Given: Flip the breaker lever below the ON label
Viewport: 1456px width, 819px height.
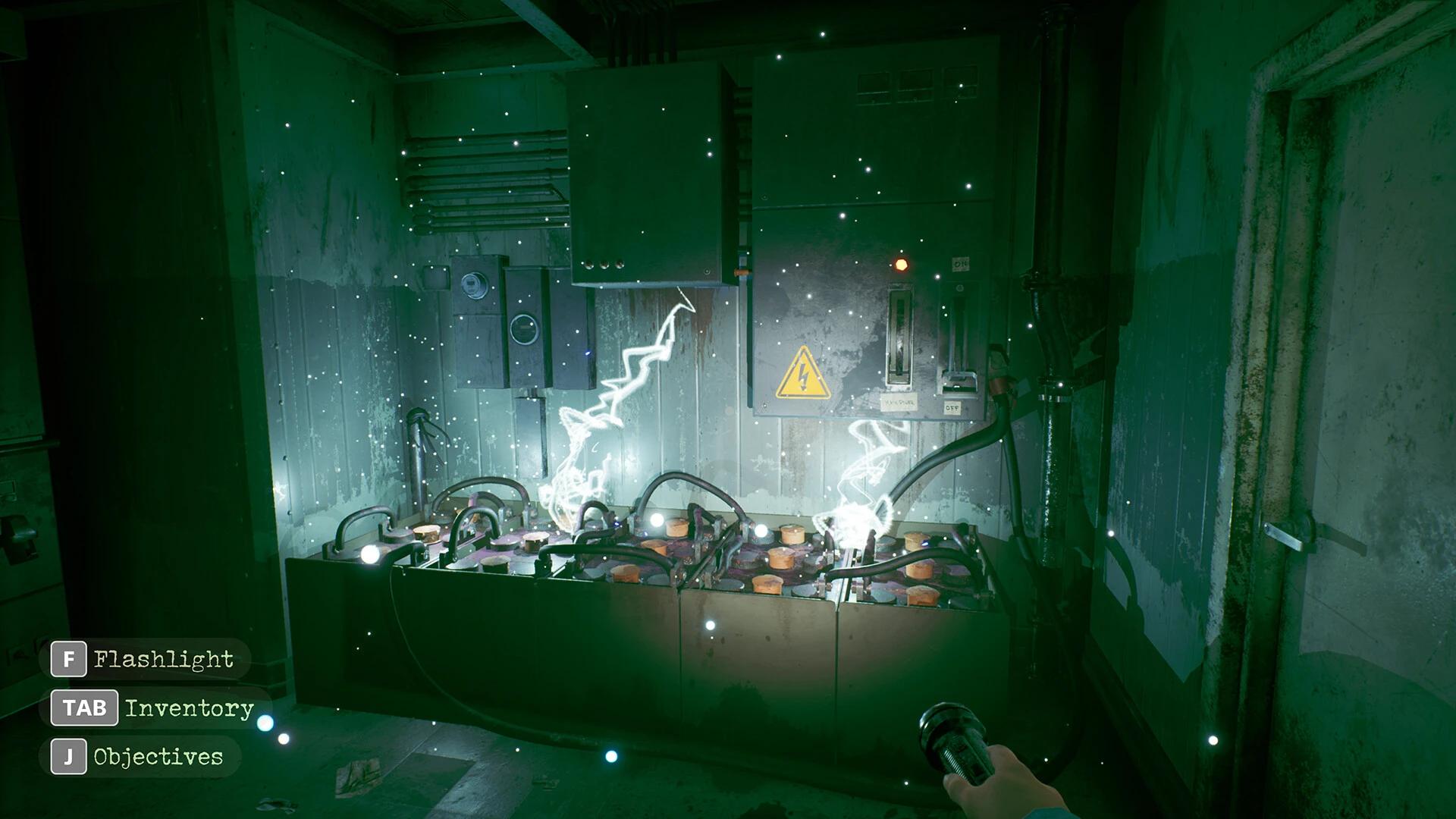Looking at the screenshot, I should click(x=959, y=379).
